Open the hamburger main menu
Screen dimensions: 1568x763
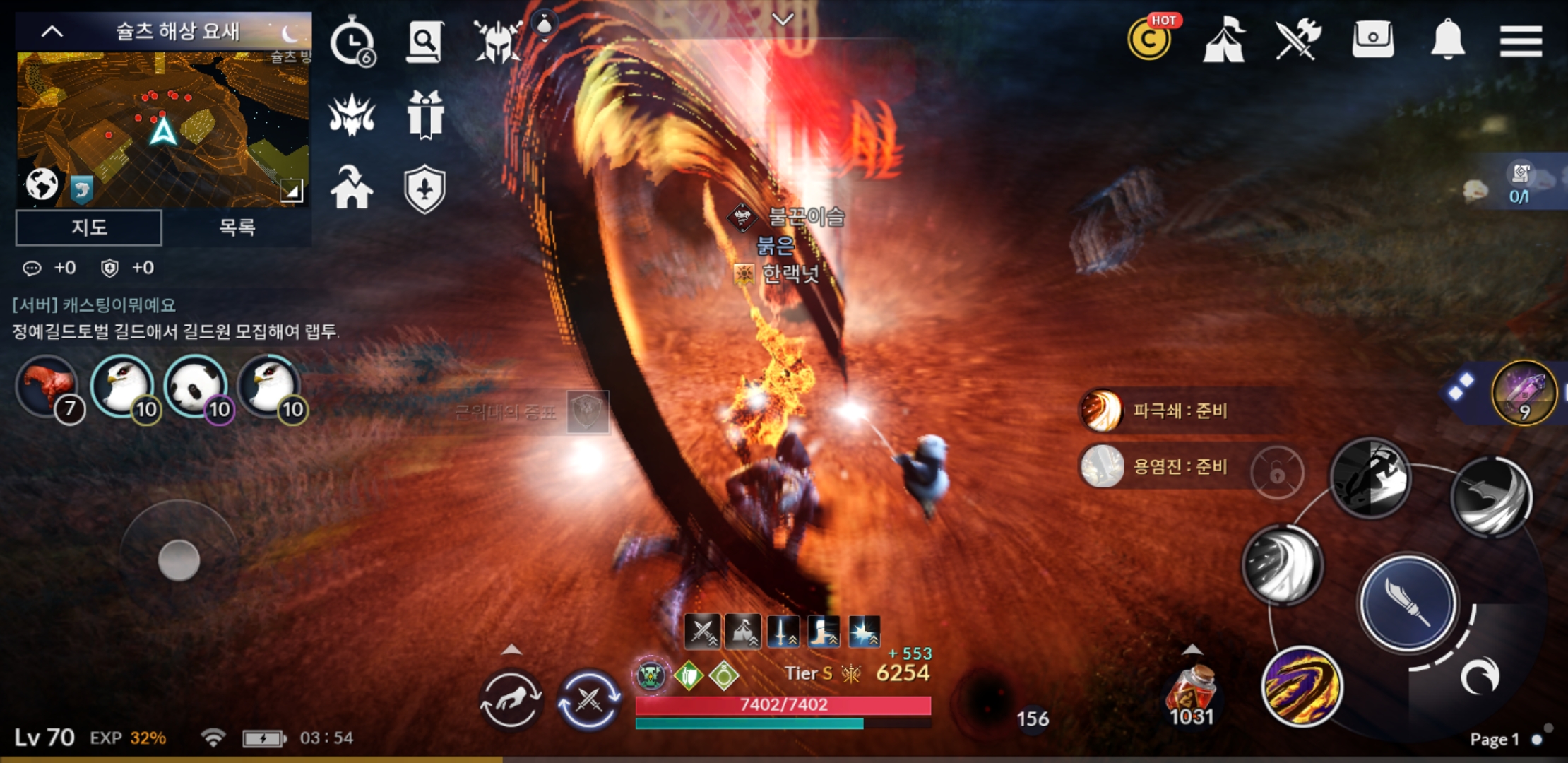[x=1520, y=41]
